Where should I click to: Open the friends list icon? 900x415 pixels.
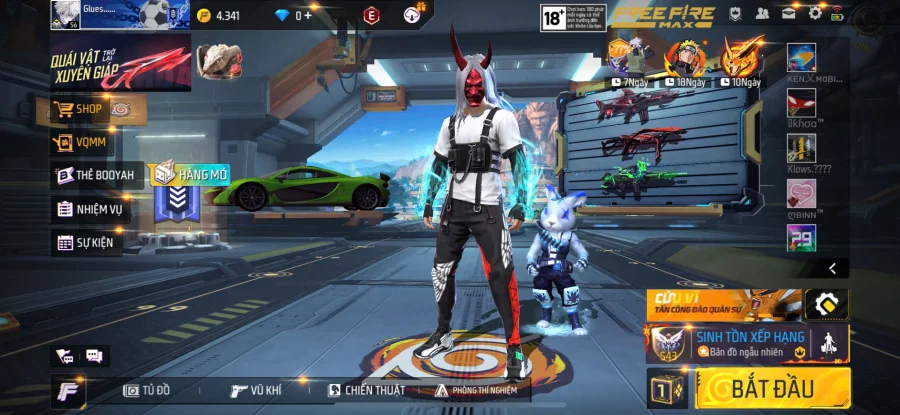(x=762, y=14)
